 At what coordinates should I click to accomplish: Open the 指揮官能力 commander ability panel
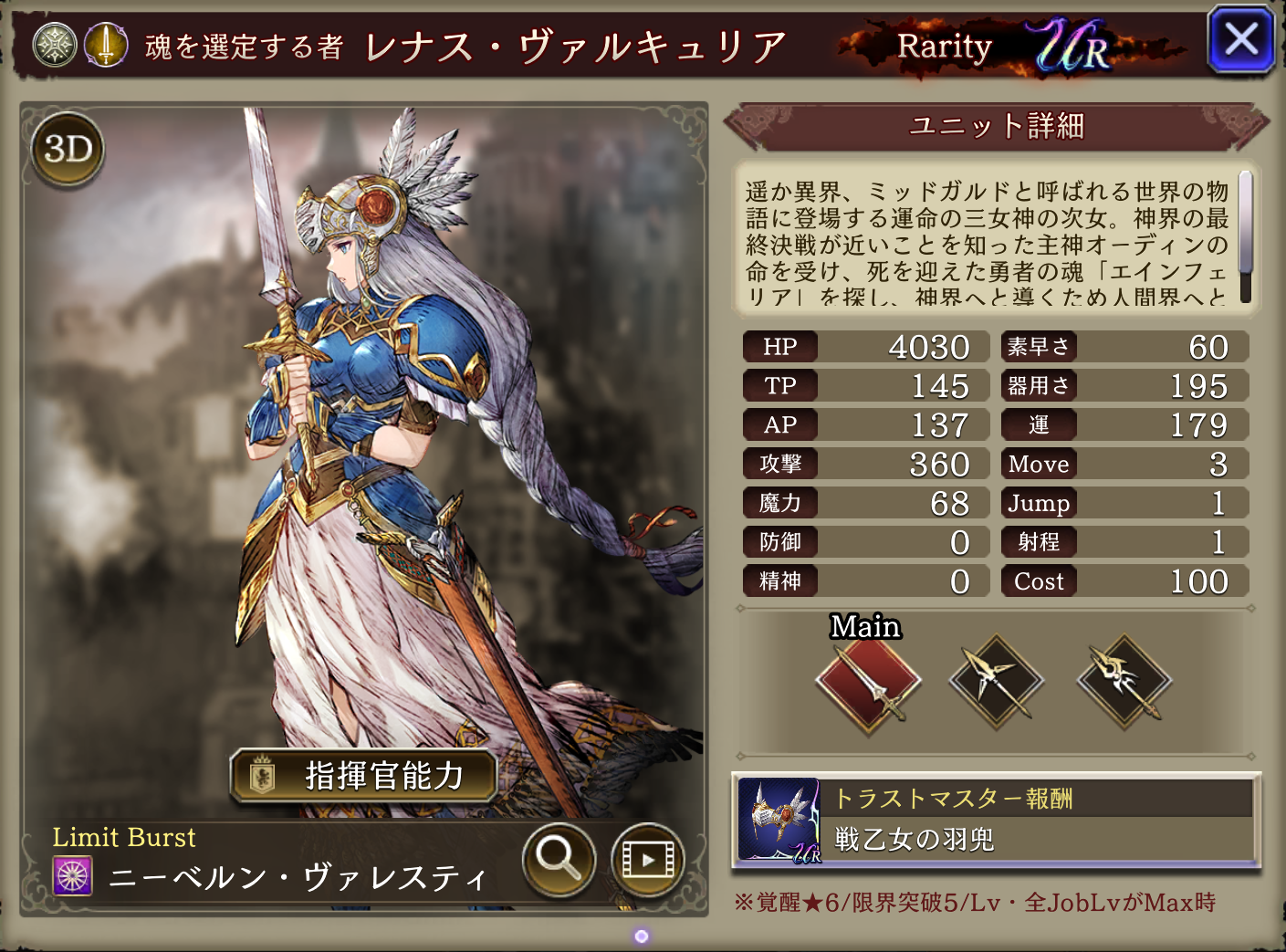pos(363,776)
